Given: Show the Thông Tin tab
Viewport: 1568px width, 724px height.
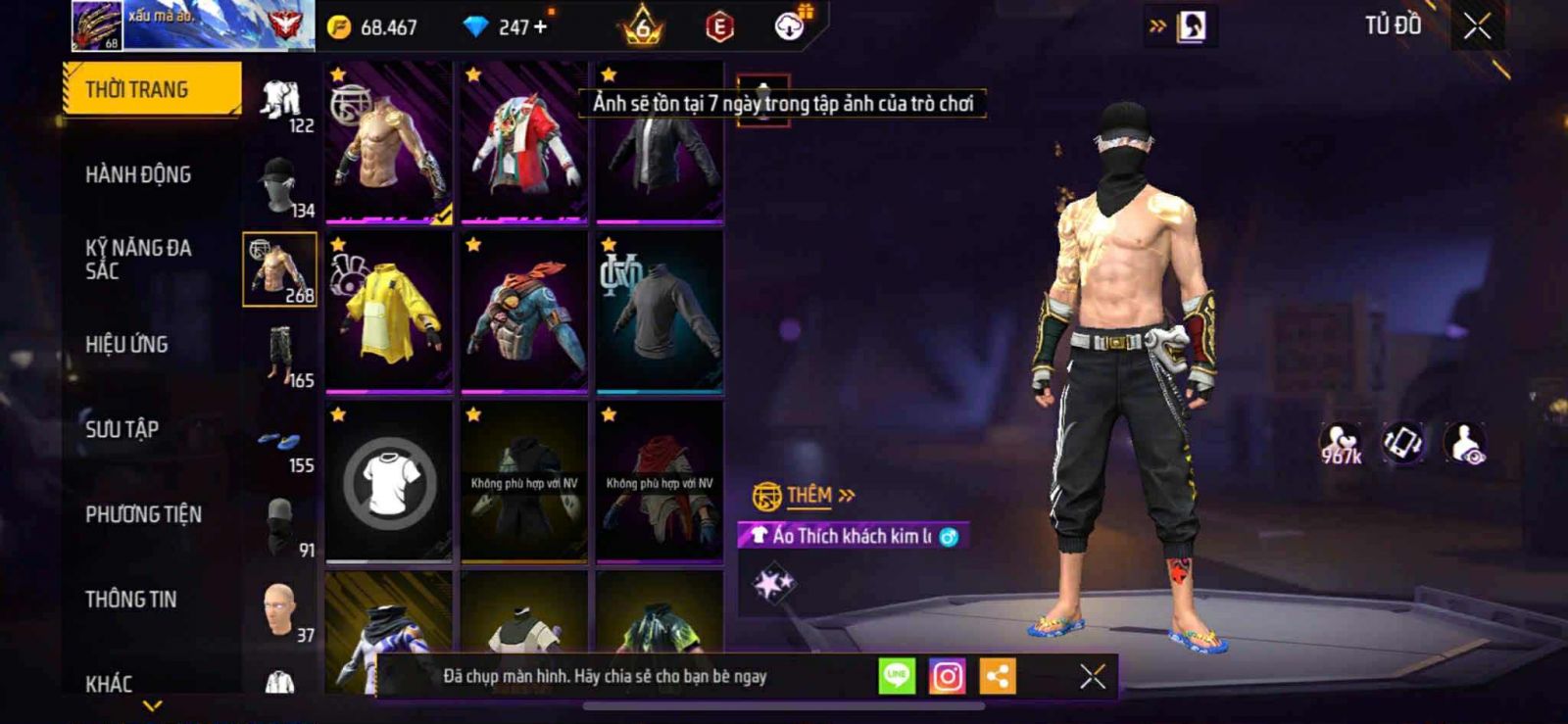Looking at the screenshot, I should [130, 600].
